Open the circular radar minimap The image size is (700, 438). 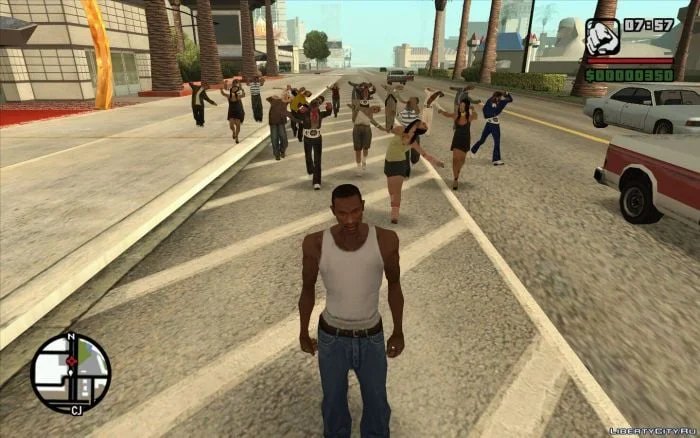(x=70, y=373)
